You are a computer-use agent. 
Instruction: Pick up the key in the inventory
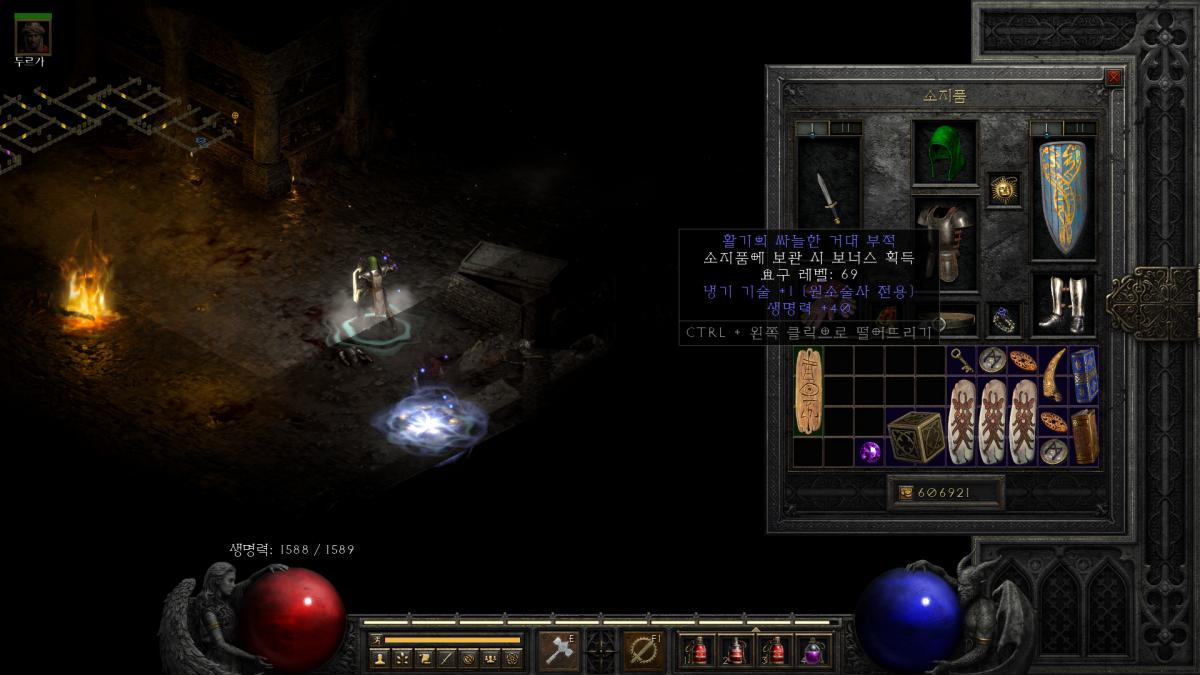pyautogui.click(x=962, y=361)
